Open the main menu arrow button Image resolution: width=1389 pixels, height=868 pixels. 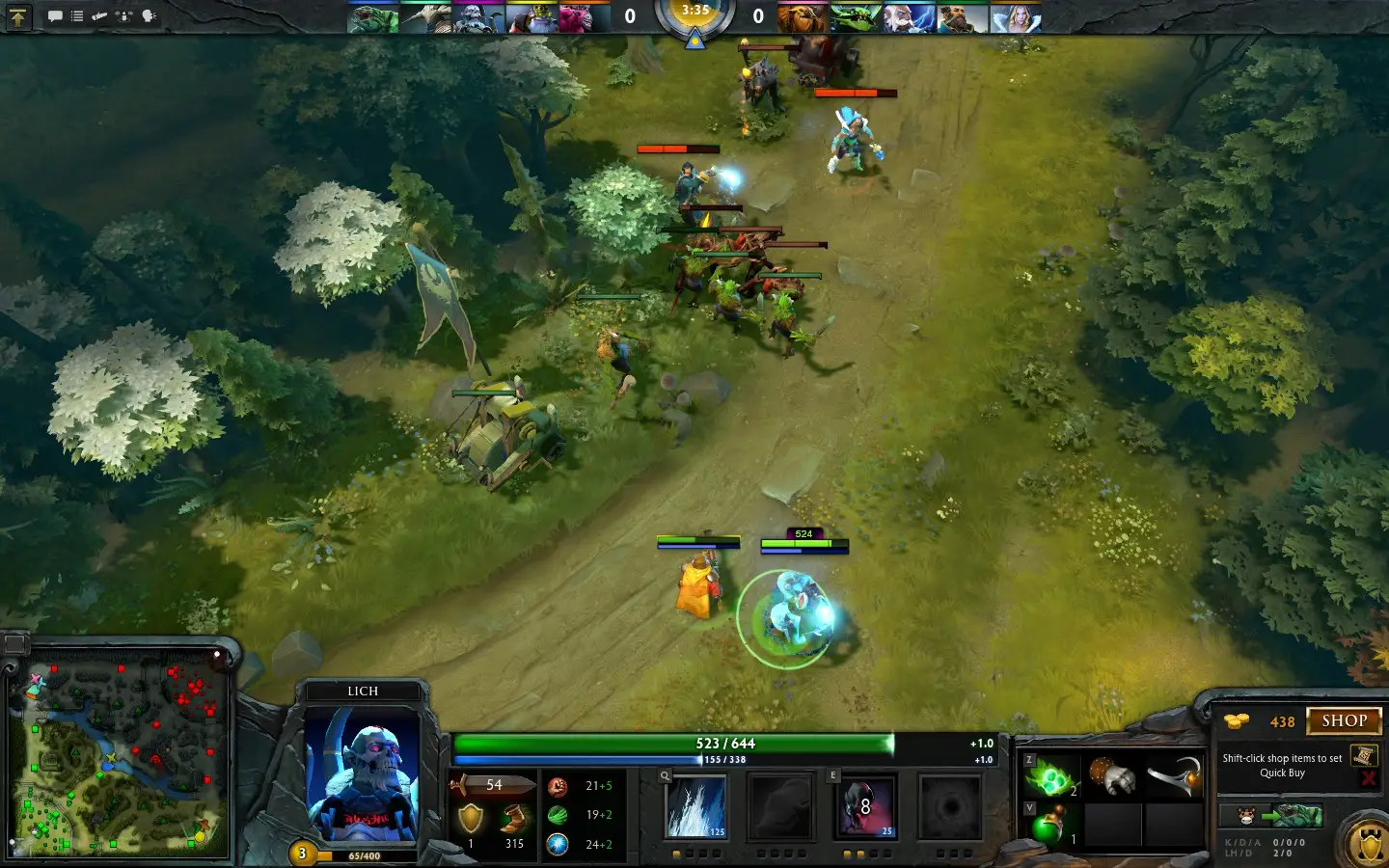[18, 16]
